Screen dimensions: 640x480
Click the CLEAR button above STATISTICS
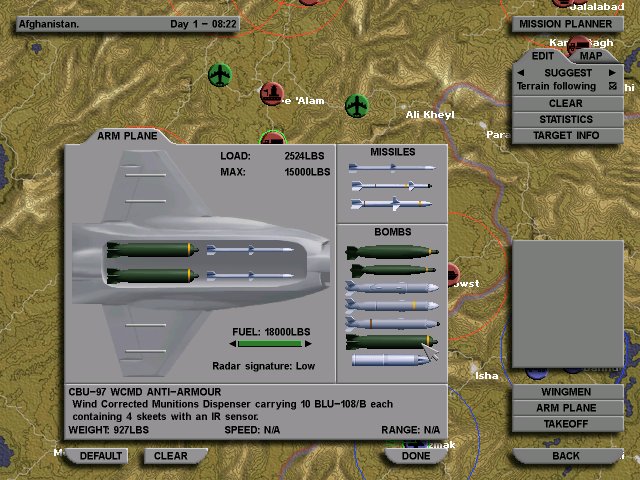point(566,103)
